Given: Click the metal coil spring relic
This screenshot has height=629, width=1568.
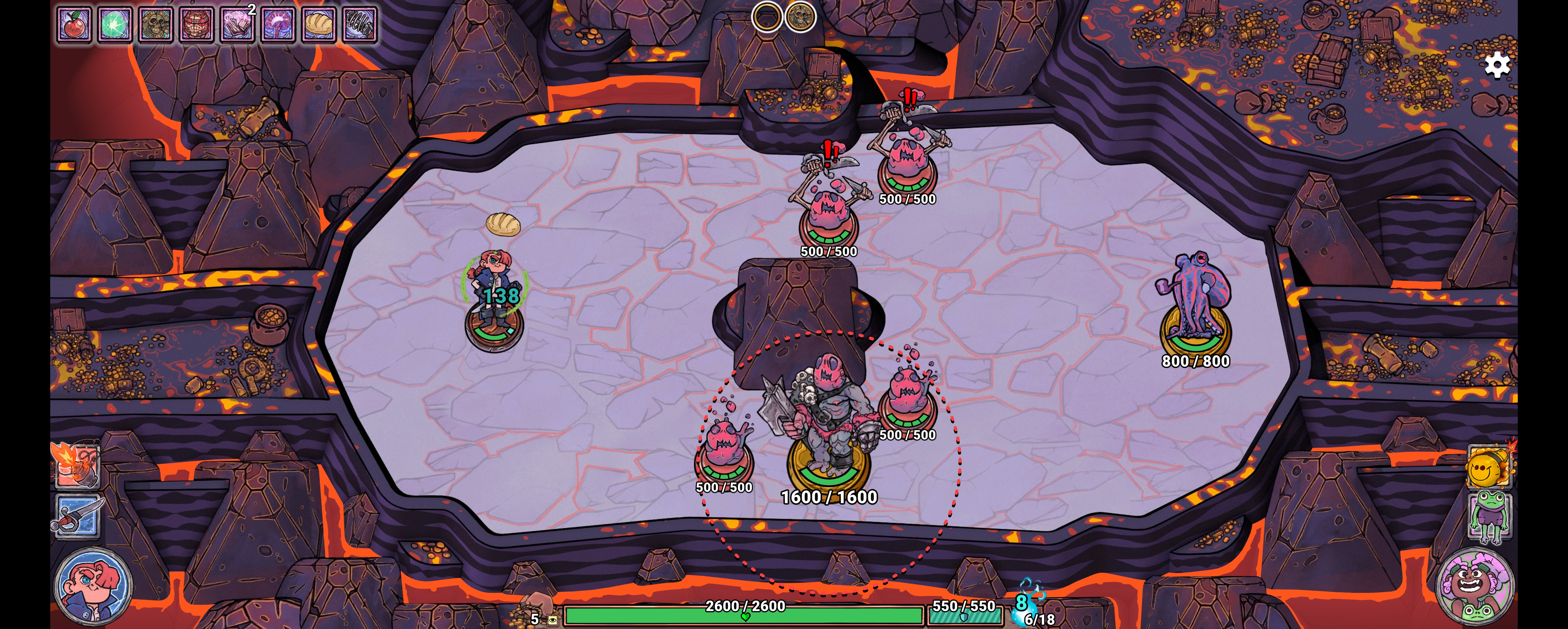Looking at the screenshot, I should coord(360,25).
